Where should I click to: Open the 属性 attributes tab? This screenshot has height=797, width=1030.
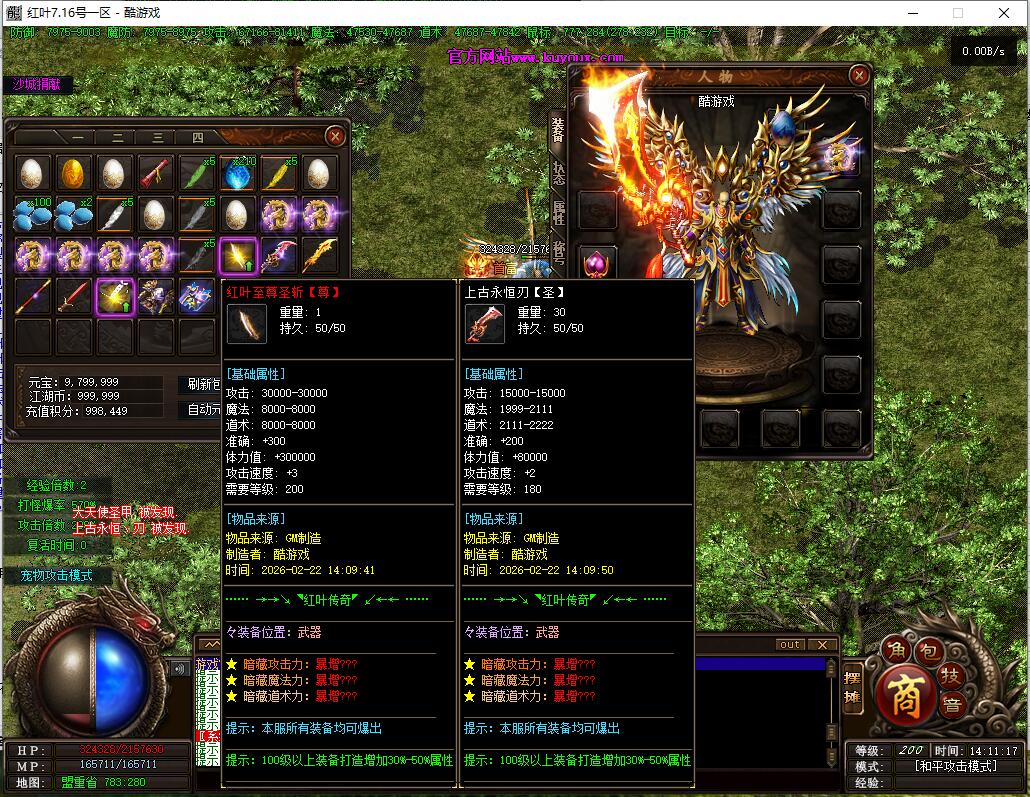559,211
